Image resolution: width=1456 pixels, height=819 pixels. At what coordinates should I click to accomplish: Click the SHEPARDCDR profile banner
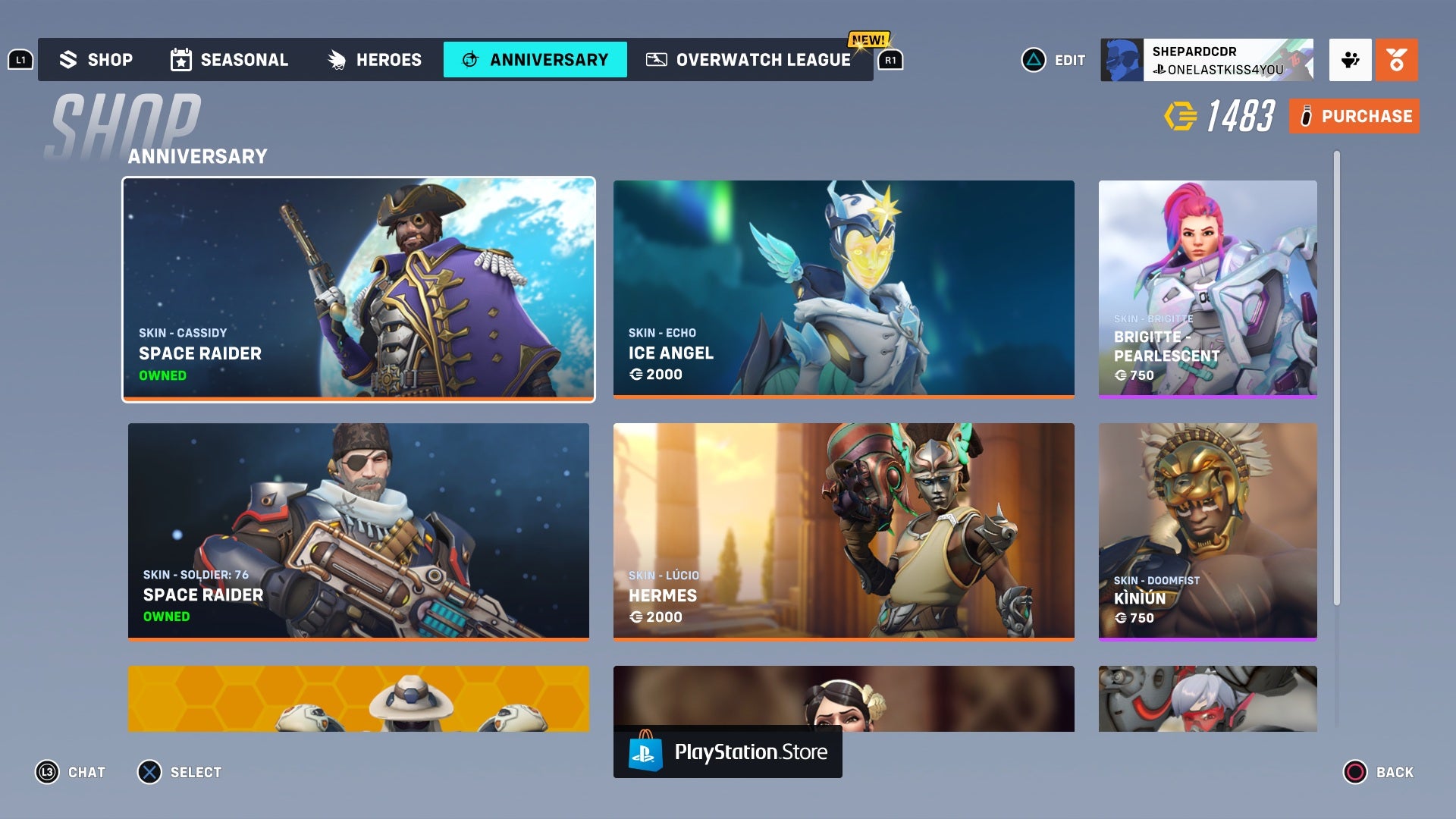[1210, 59]
